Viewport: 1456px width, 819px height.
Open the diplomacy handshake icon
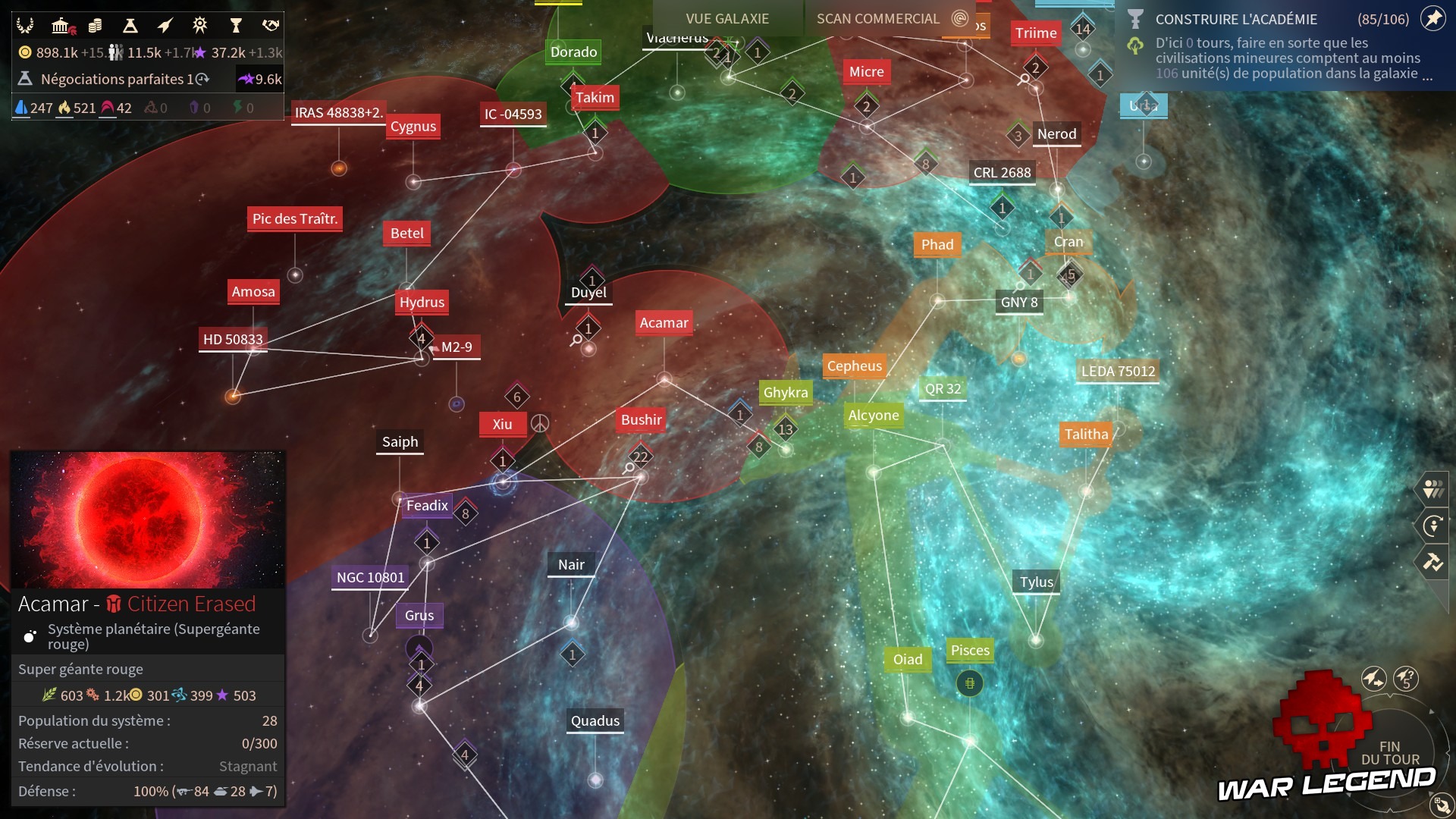(270, 25)
